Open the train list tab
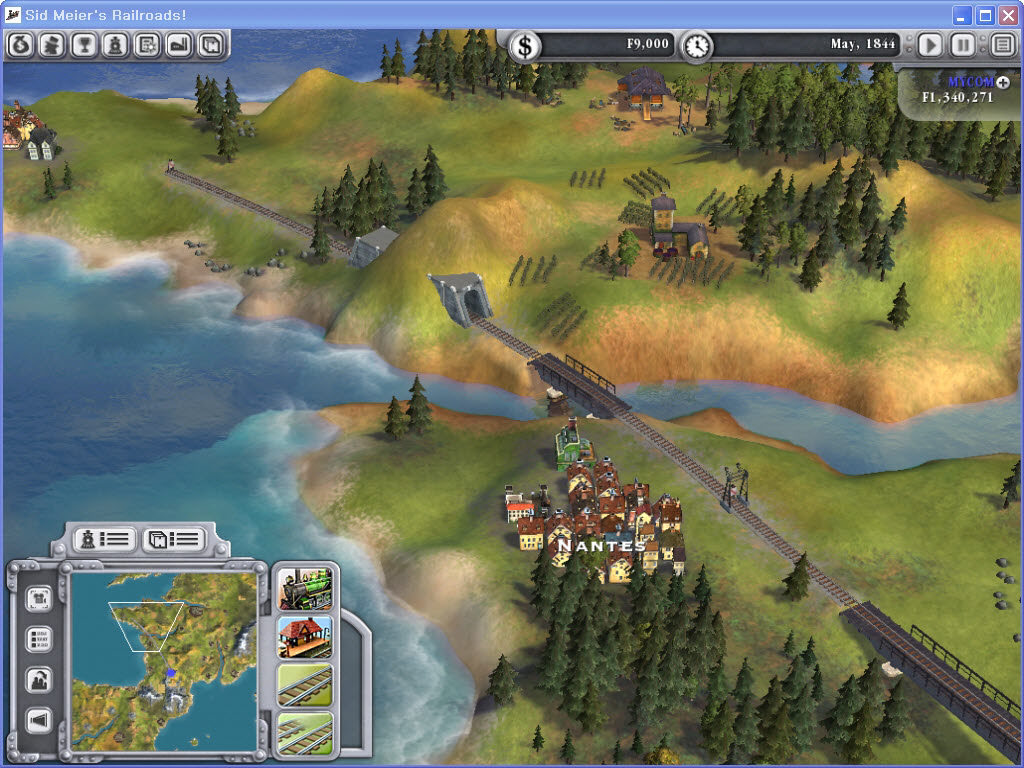Viewport: 1024px width, 768px height. tap(105, 539)
